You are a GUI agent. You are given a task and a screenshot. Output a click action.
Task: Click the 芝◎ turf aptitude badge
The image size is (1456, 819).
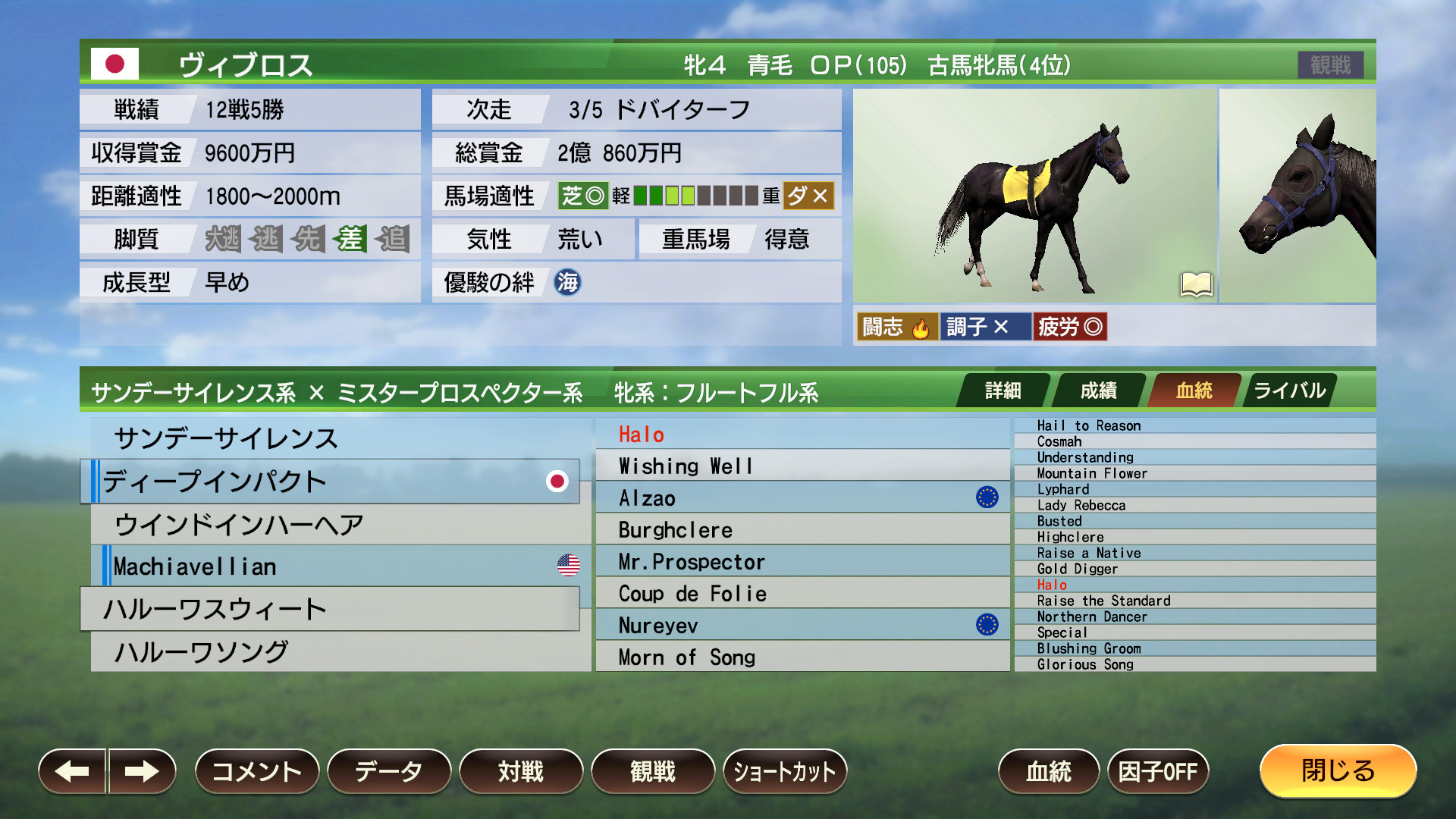pos(582,196)
